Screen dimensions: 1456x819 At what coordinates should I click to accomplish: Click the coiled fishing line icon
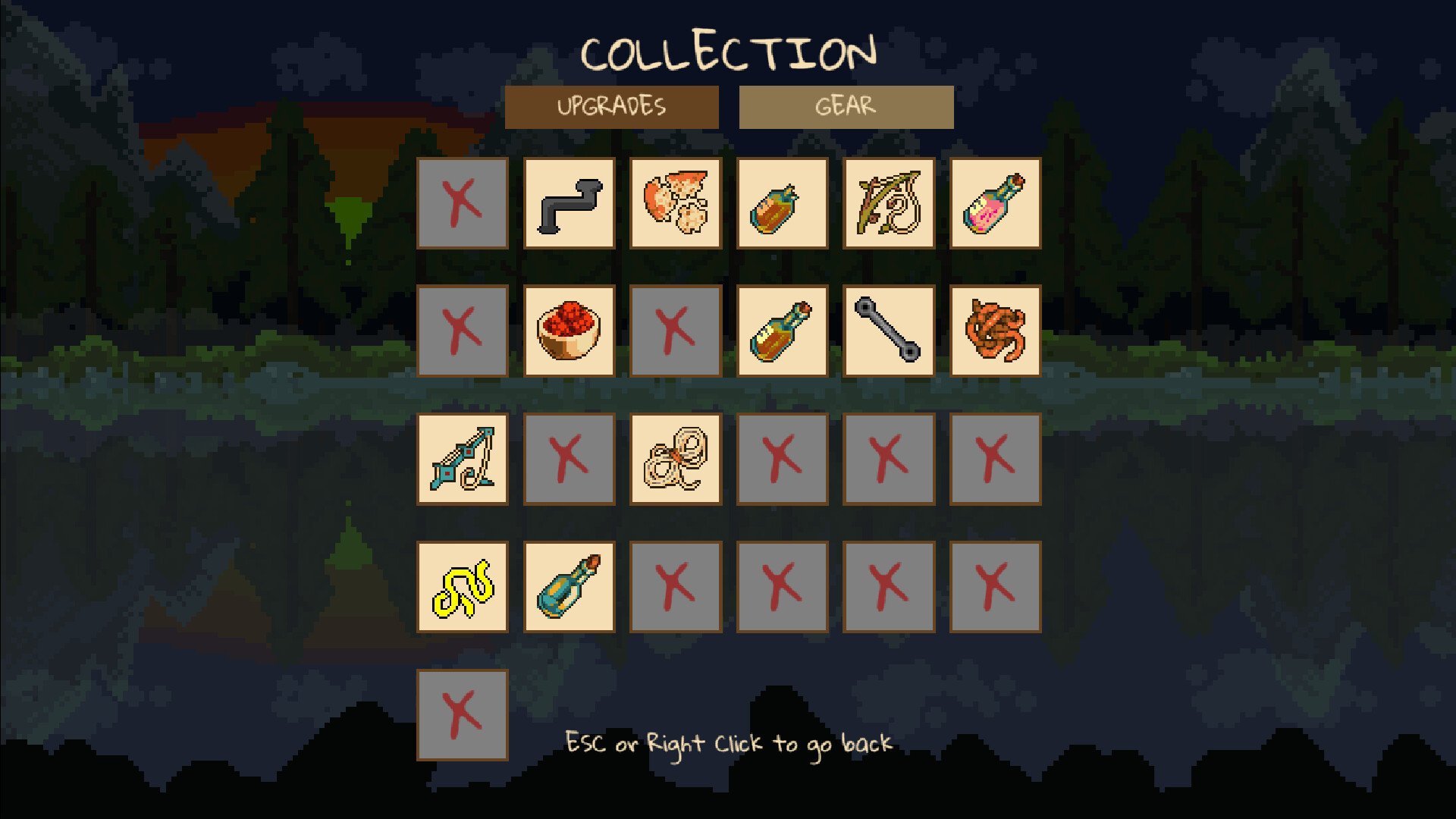[x=676, y=459]
